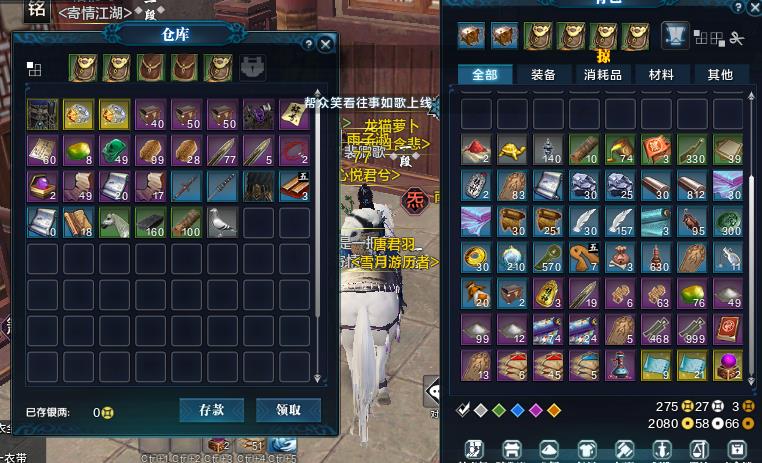Switch to the 装备 equipment tab
This screenshot has width=762, height=463.
[544, 75]
